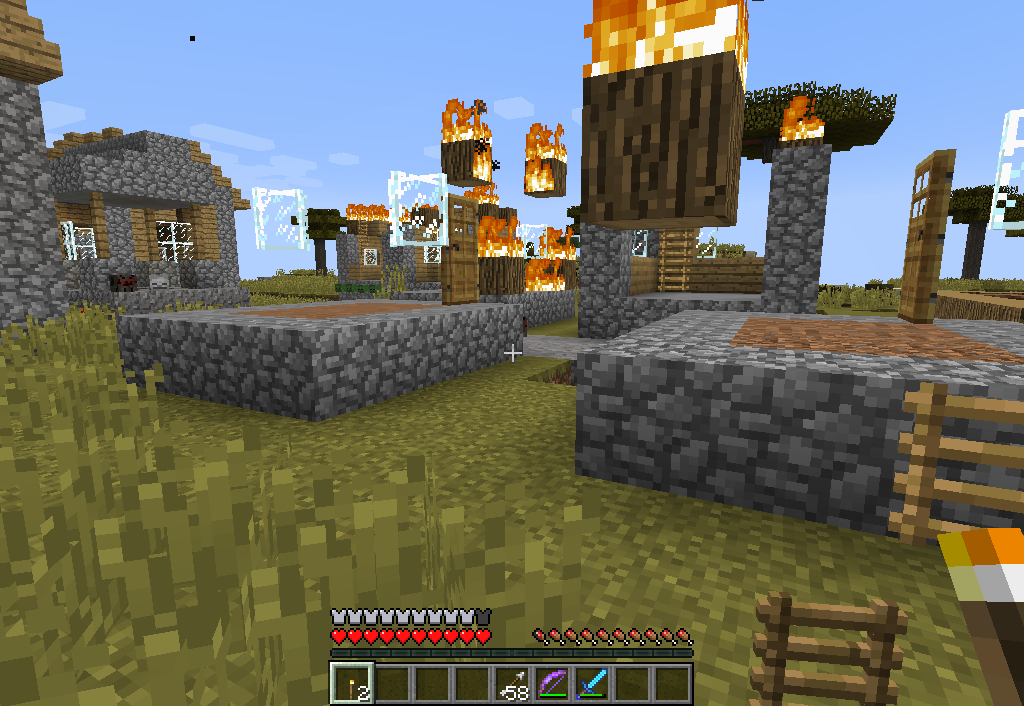Image resolution: width=1024 pixels, height=706 pixels.
Task: Select the torch hotbar slot
Action: 352,683
